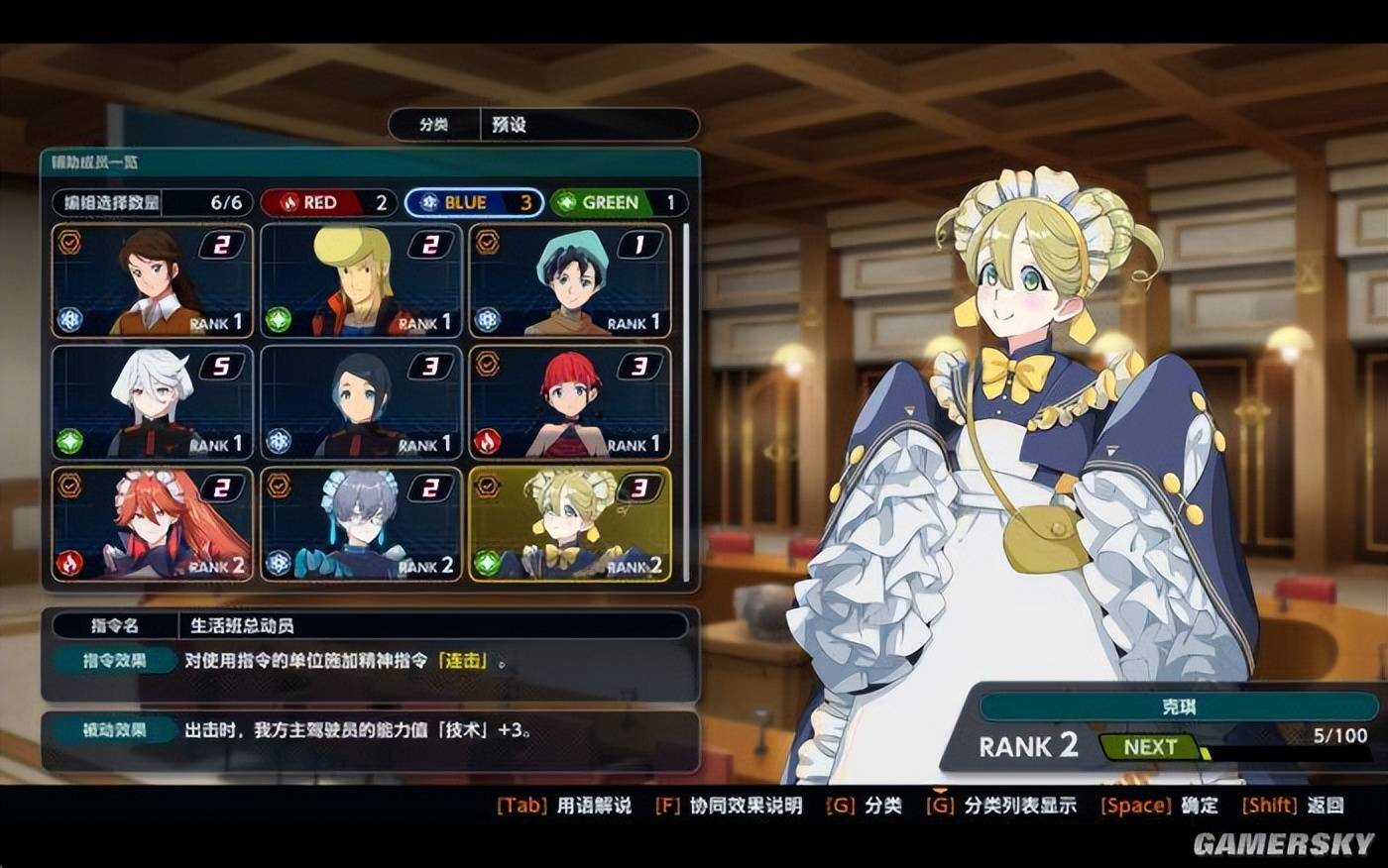
Task: Open the 预设 category selector
Action: click(589, 125)
